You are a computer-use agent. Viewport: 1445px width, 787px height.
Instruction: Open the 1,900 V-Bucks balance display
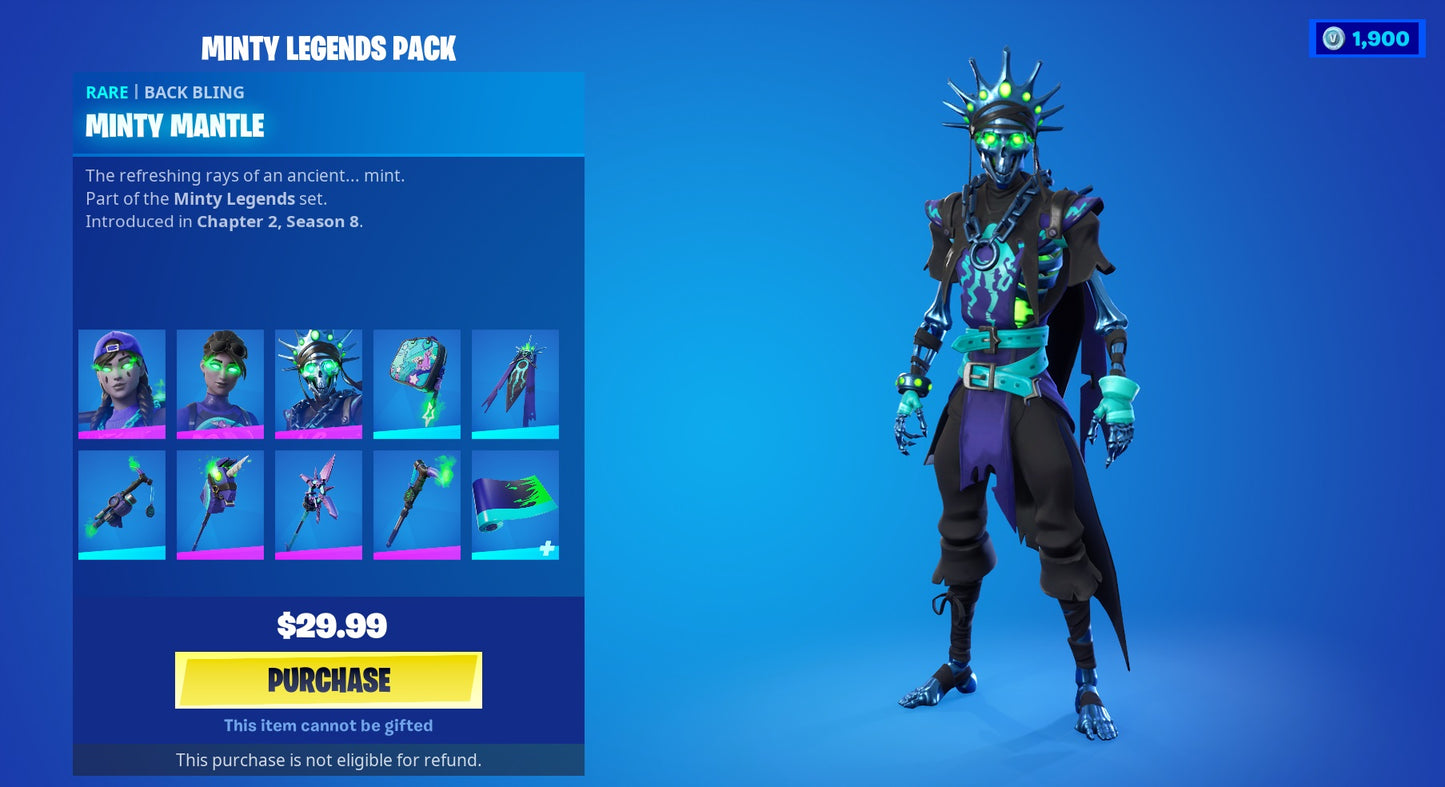point(1367,38)
